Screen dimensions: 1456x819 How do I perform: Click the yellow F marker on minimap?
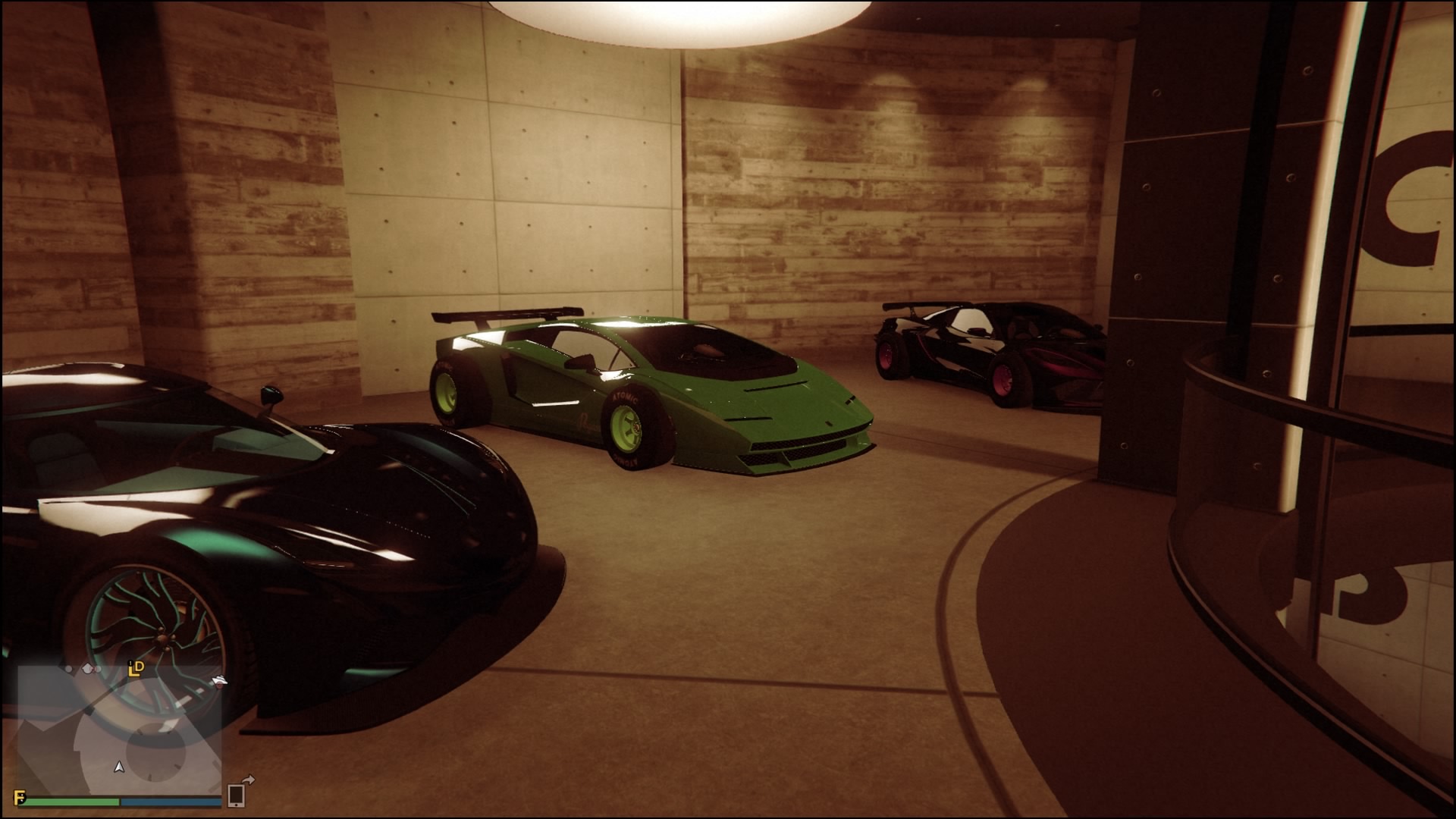(20, 797)
